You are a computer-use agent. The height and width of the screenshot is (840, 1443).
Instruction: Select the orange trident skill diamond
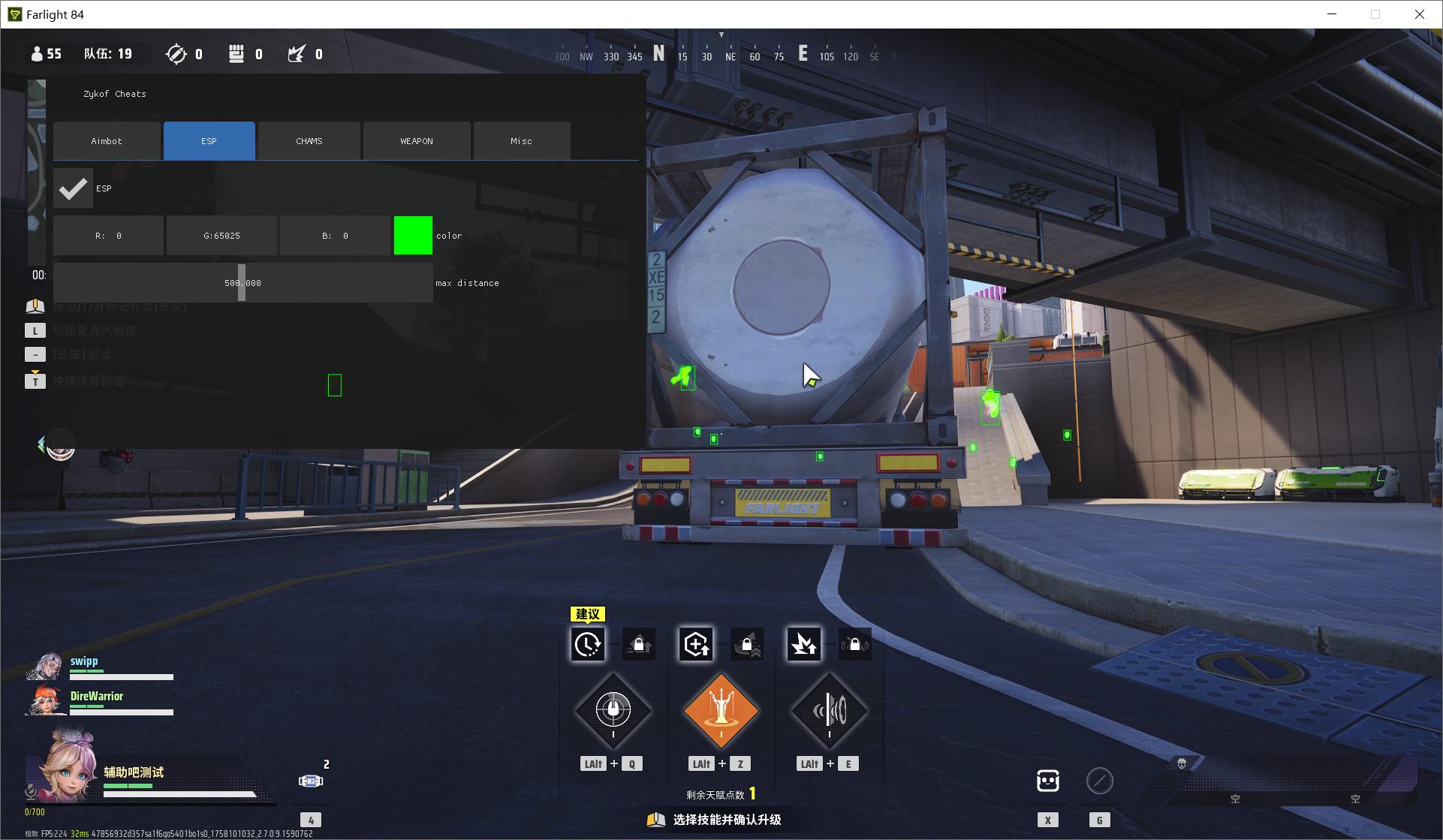721,710
